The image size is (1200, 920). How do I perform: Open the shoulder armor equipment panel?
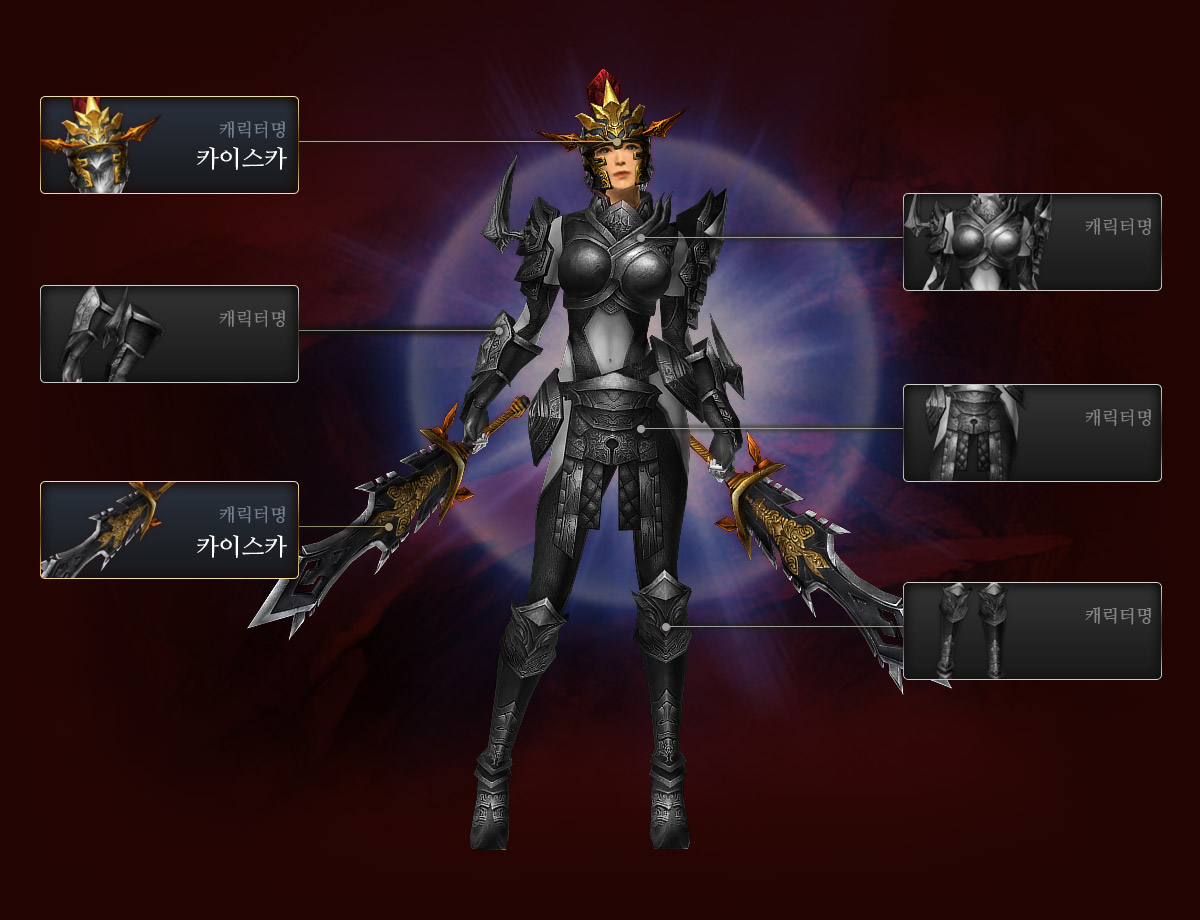coord(169,334)
